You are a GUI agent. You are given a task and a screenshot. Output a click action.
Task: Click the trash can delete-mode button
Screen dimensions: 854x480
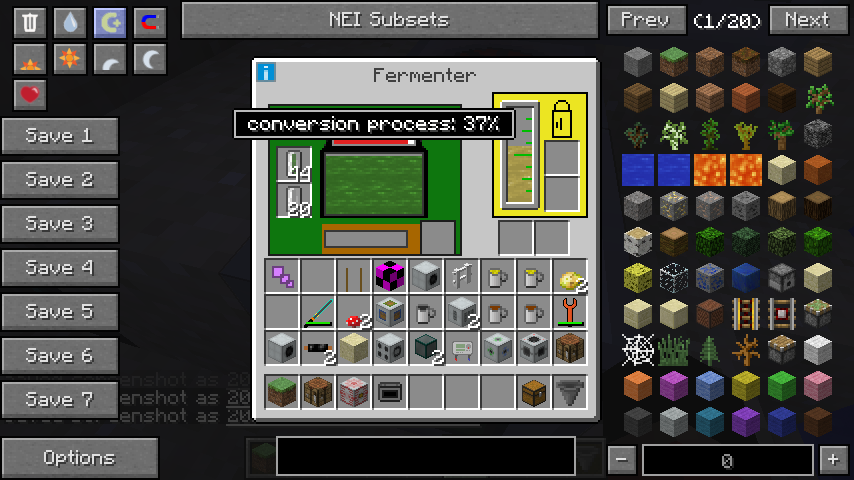(30, 23)
